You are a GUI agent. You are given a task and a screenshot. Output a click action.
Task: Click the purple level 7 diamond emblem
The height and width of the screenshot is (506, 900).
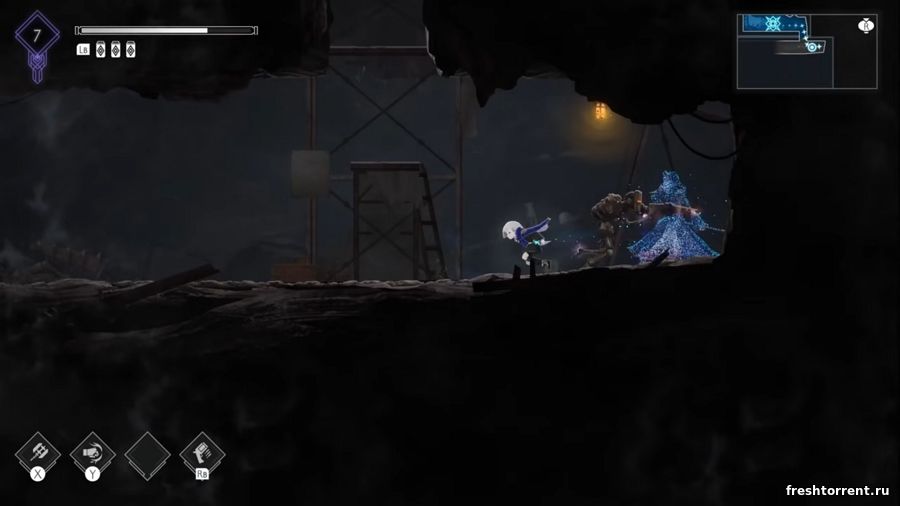click(37, 36)
